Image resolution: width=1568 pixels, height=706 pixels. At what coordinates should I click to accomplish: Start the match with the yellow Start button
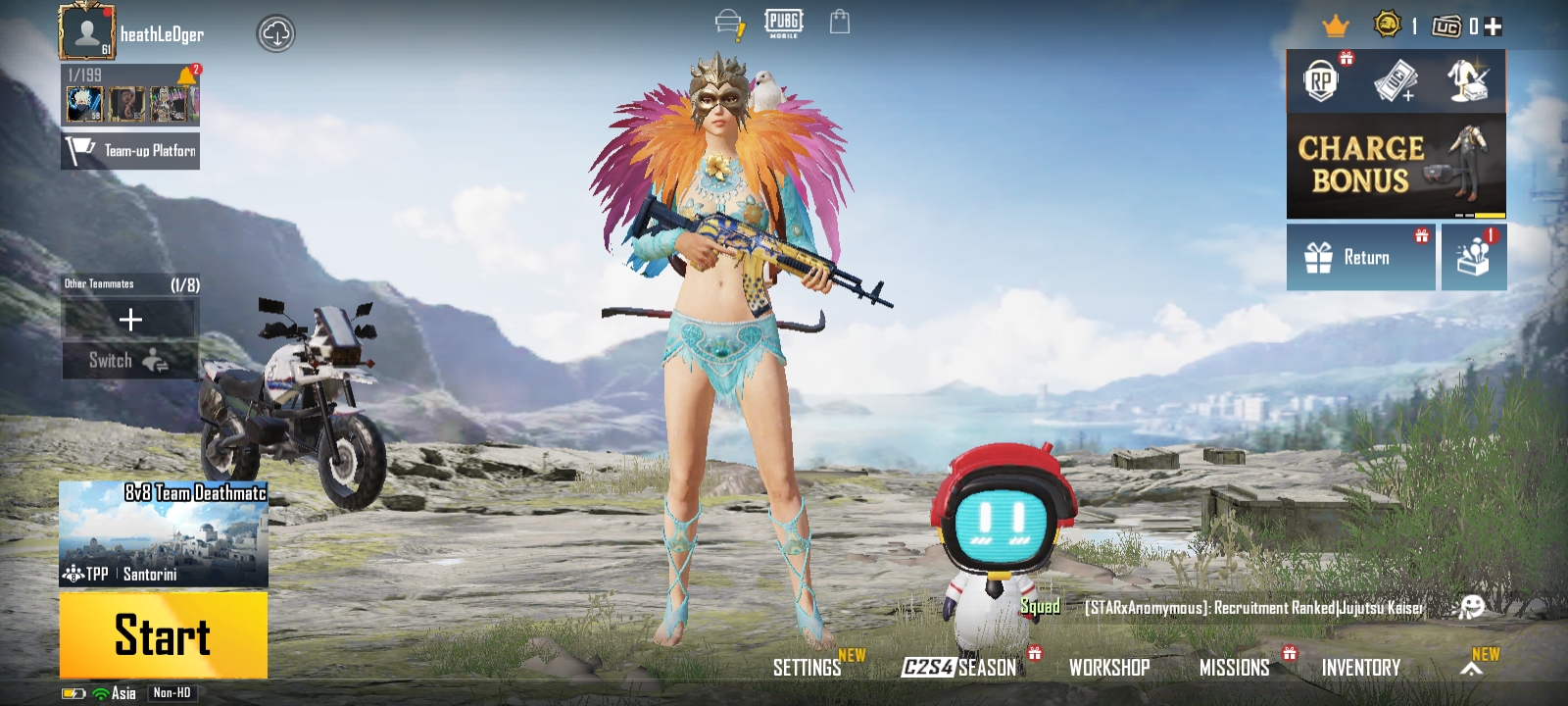[163, 634]
